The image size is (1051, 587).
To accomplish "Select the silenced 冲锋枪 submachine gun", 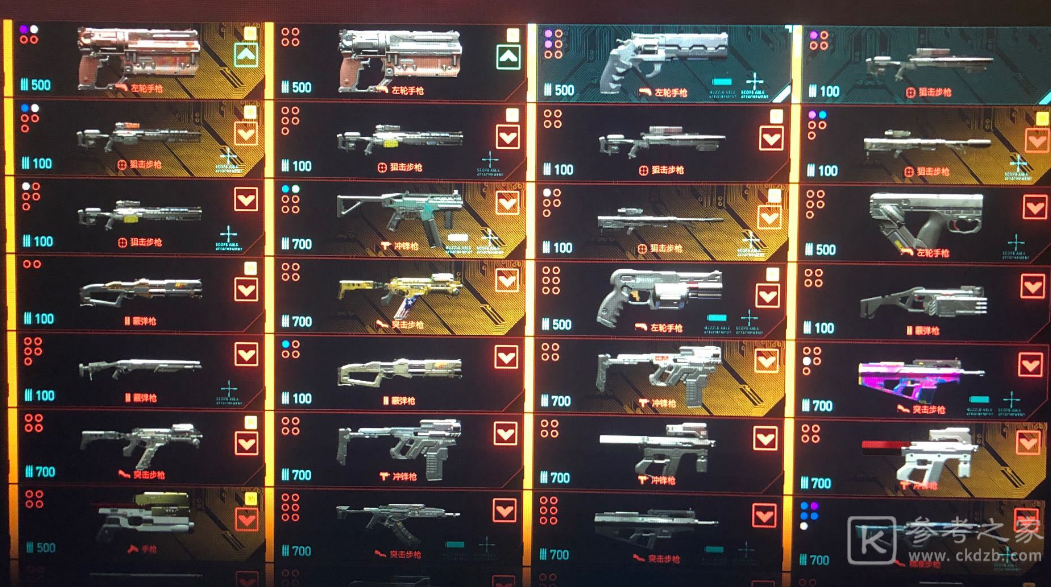I will point(655,450).
